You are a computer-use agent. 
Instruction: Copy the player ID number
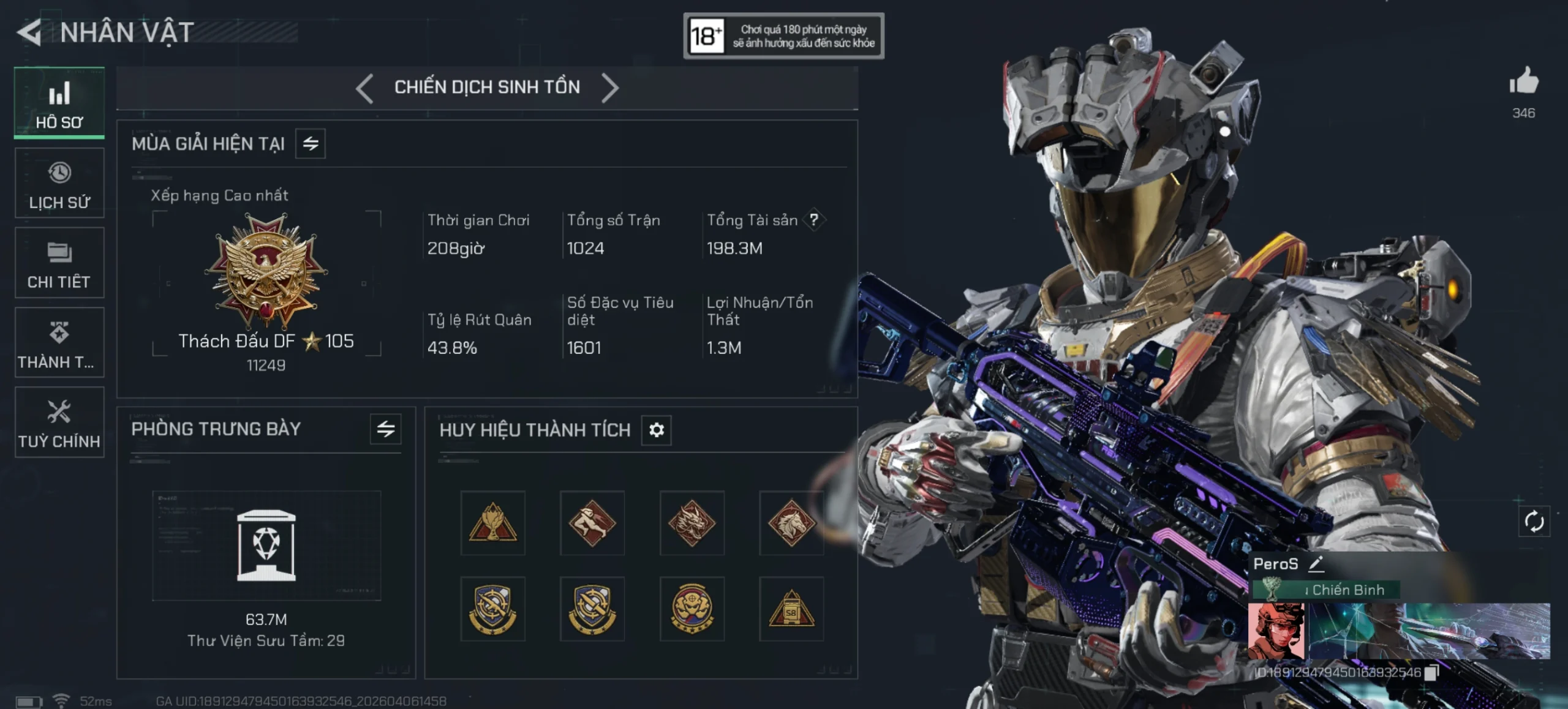click(1431, 673)
